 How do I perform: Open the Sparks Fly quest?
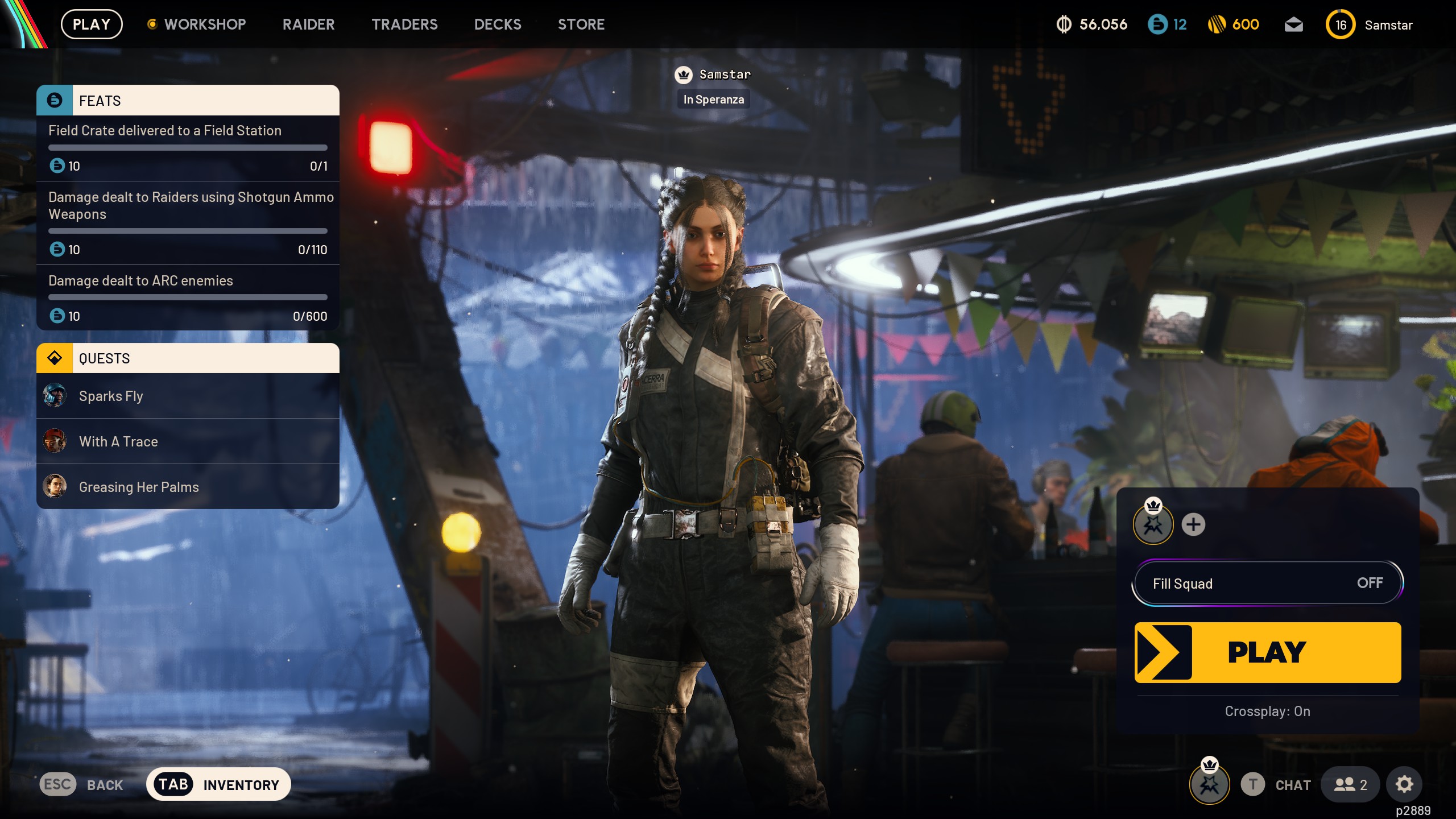click(x=188, y=396)
